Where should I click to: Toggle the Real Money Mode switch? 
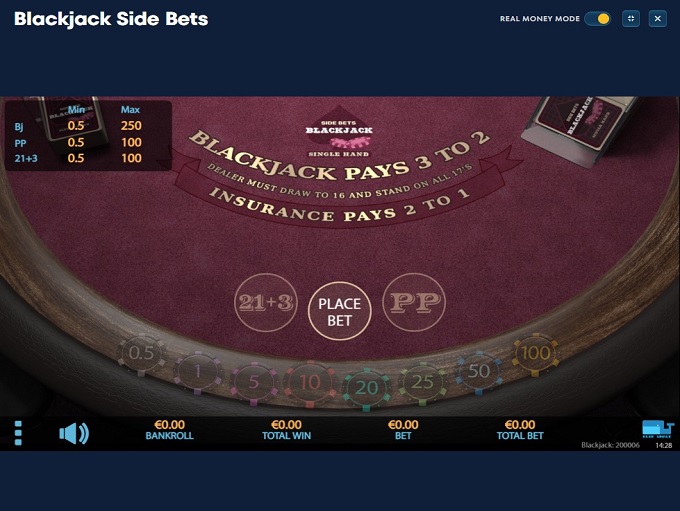click(x=598, y=18)
